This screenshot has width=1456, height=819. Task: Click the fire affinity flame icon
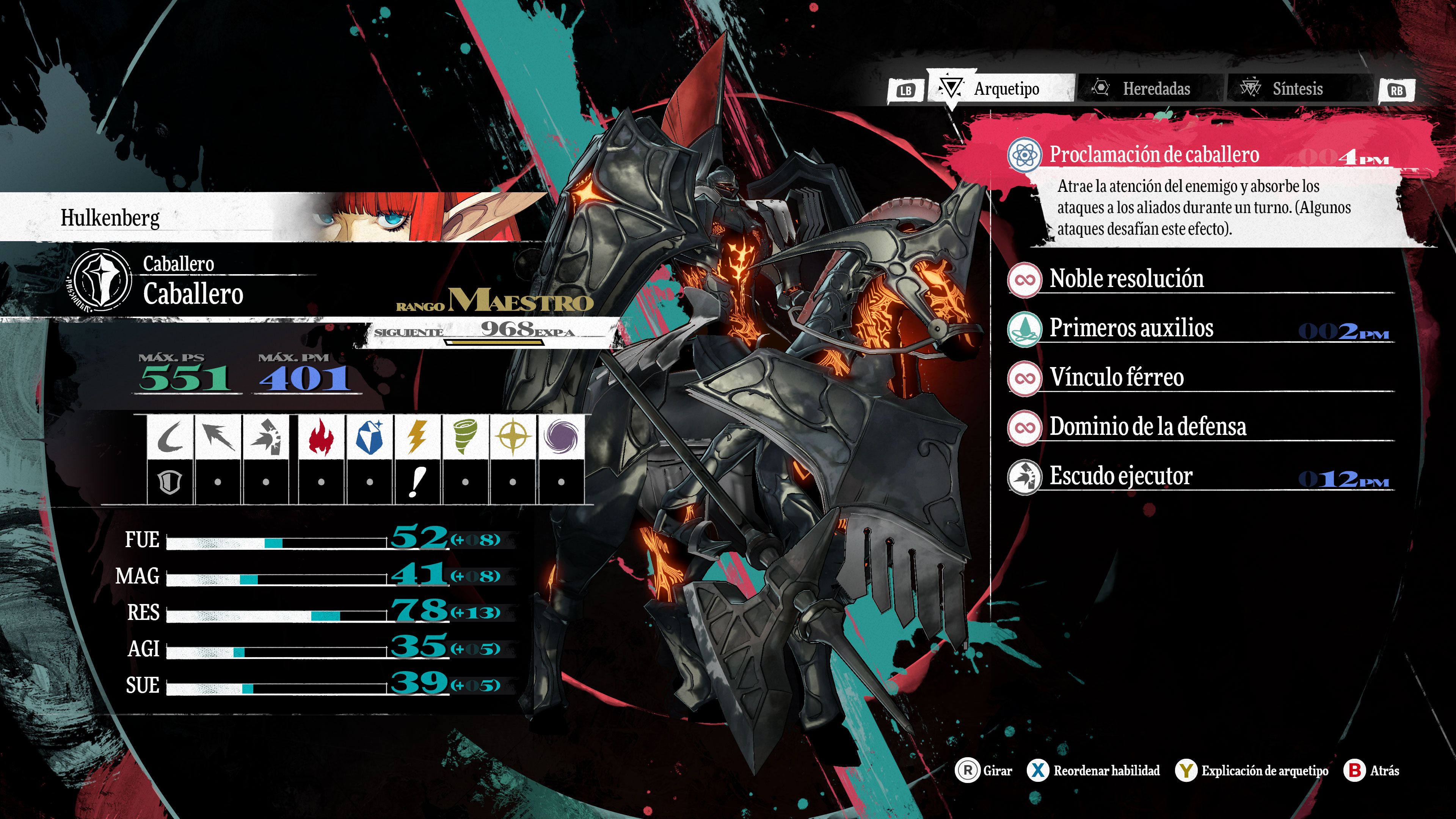(x=321, y=437)
